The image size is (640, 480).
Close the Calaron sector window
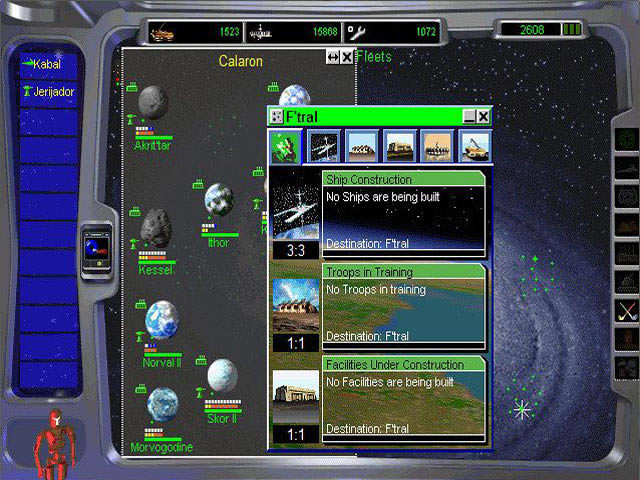[347, 58]
